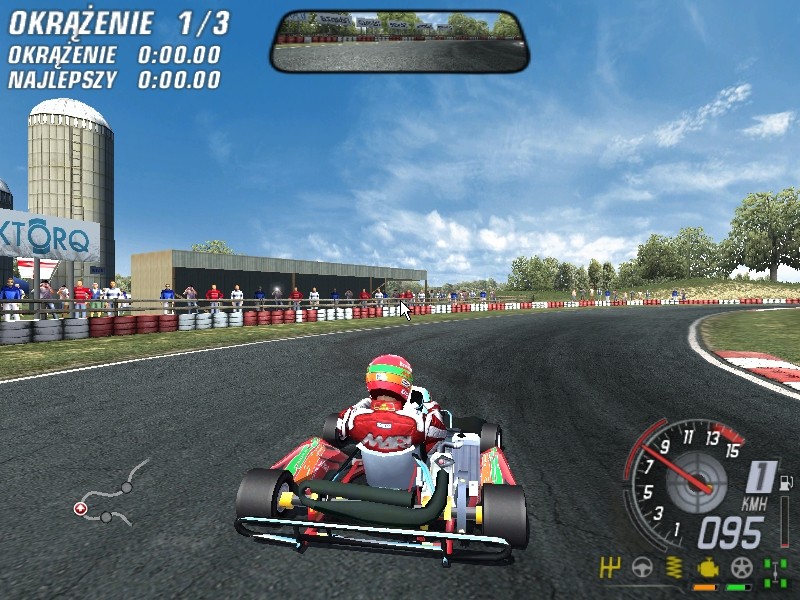800x600 pixels.
Task: Click the yellow suspension spring icon
Action: [x=675, y=568]
